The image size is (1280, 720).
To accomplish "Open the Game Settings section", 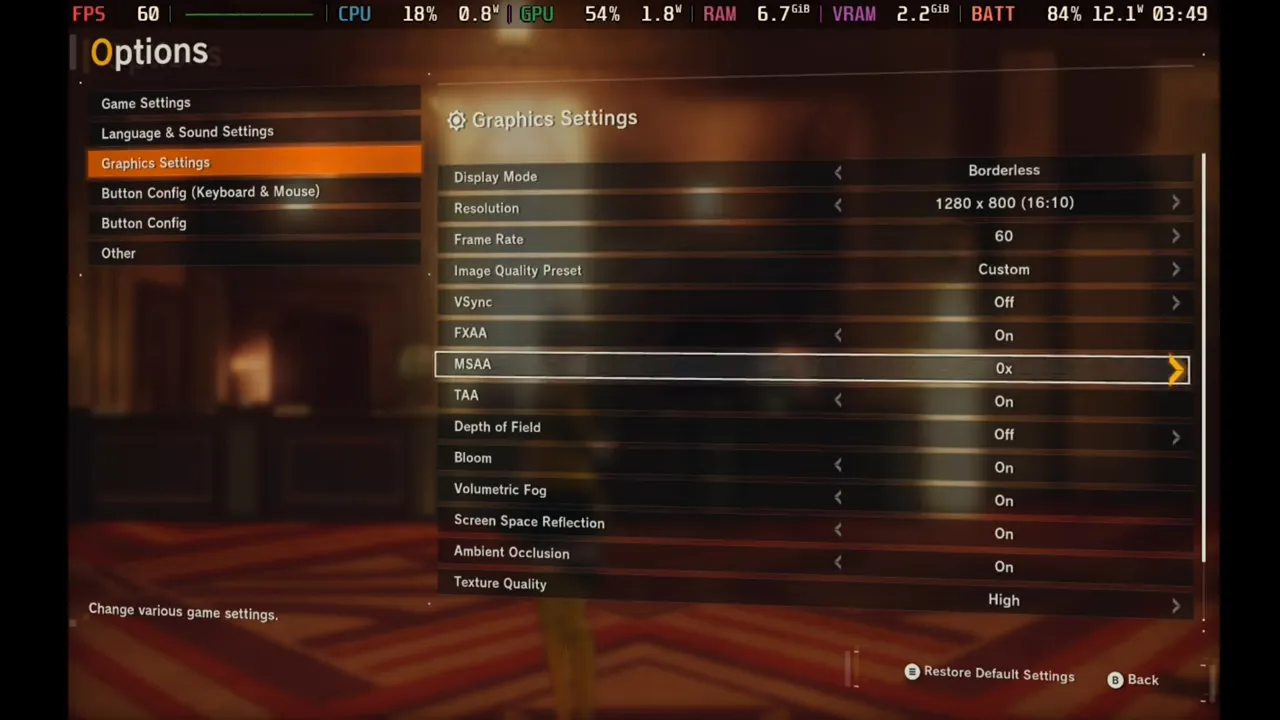I will [x=146, y=103].
